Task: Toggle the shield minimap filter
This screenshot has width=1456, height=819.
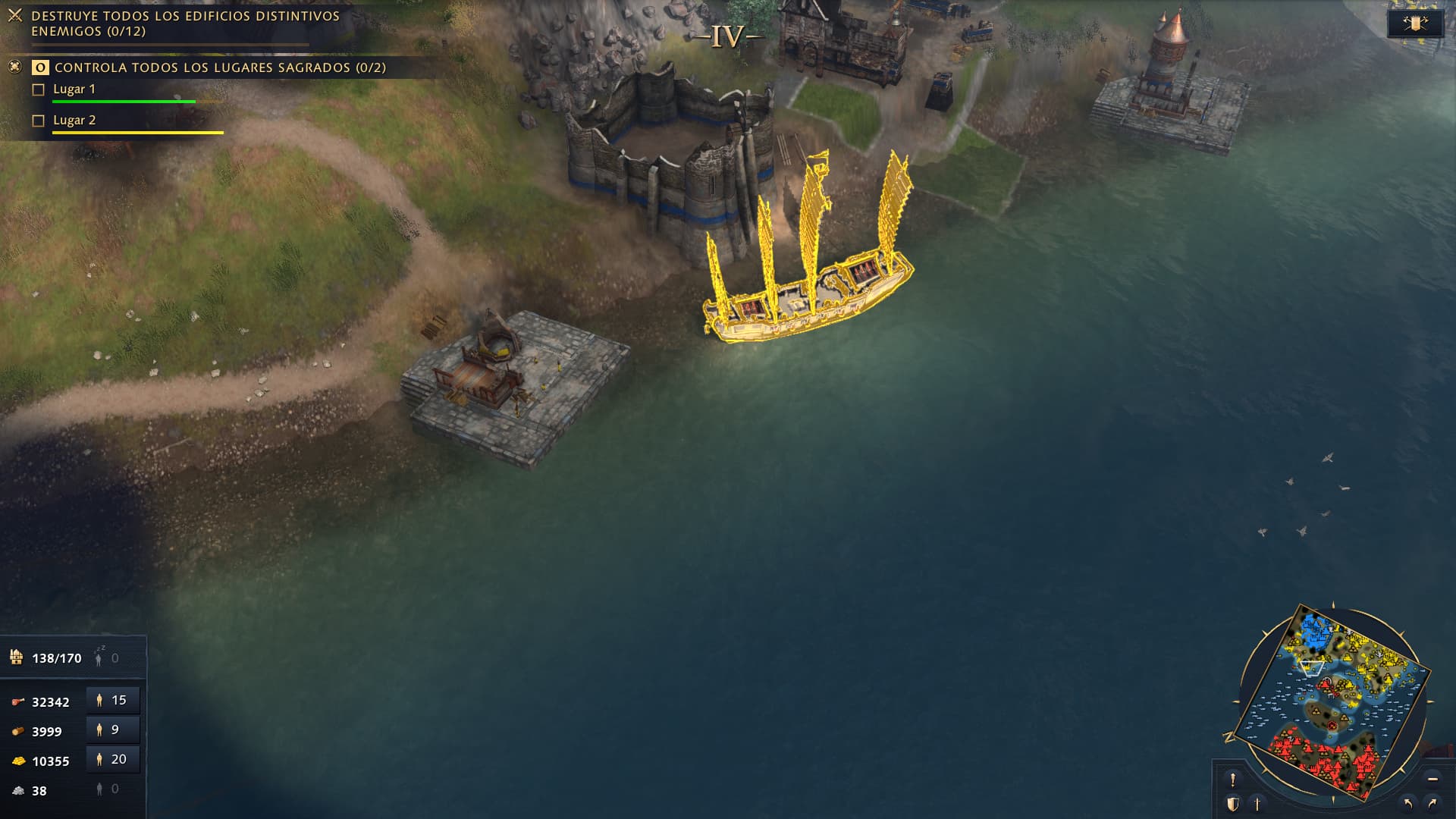Action: click(1233, 803)
